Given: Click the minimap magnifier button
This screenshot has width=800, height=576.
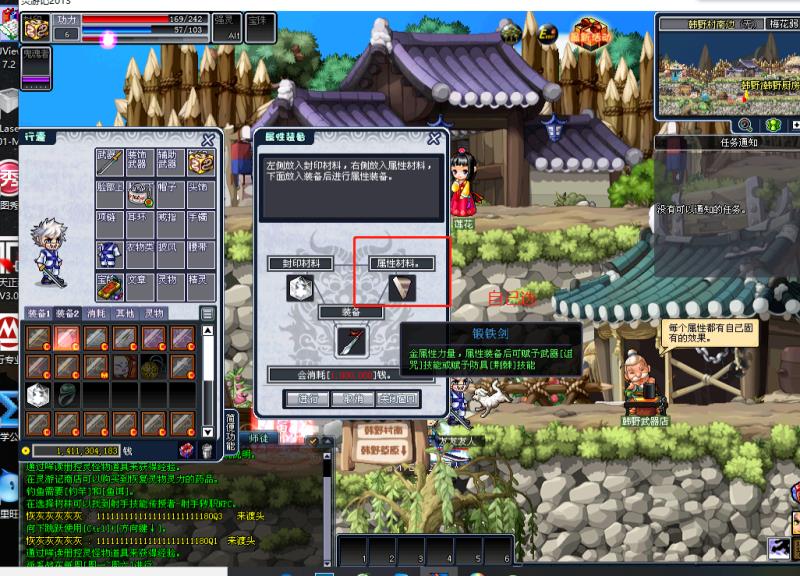Looking at the screenshot, I should pos(745,125).
